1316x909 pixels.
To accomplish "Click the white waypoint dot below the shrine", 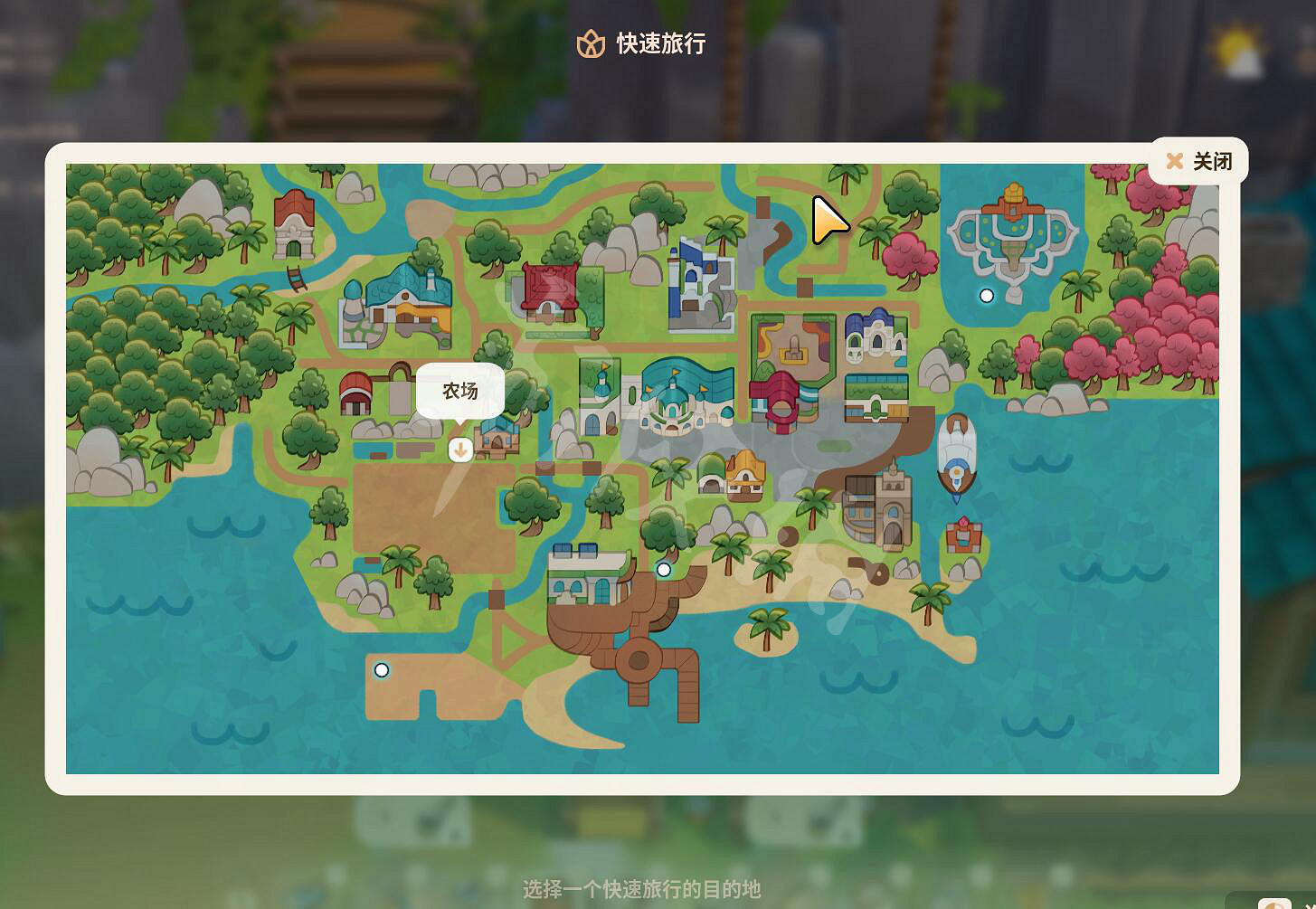I will [986, 295].
